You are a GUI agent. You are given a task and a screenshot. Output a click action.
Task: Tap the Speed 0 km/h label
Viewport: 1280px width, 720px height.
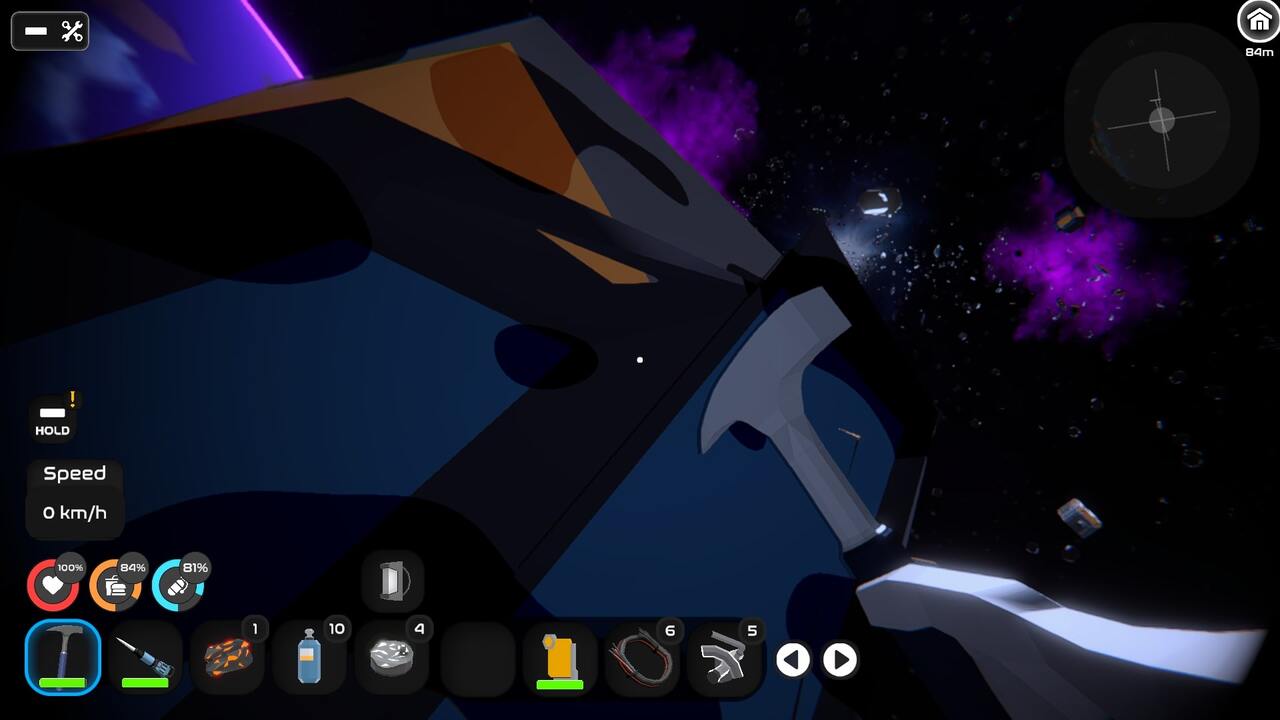click(x=74, y=512)
